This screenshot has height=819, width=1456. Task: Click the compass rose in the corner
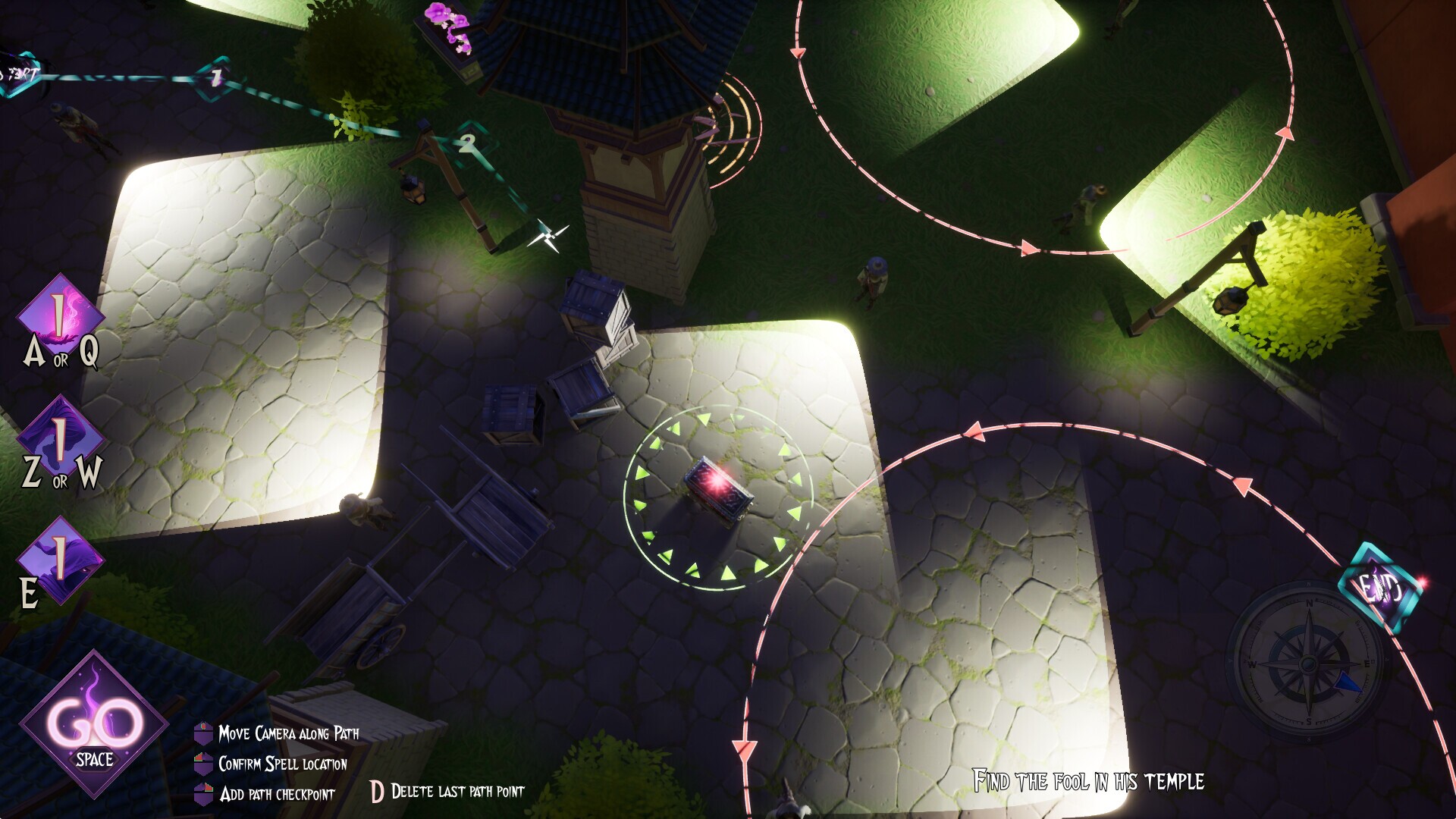point(1309,664)
